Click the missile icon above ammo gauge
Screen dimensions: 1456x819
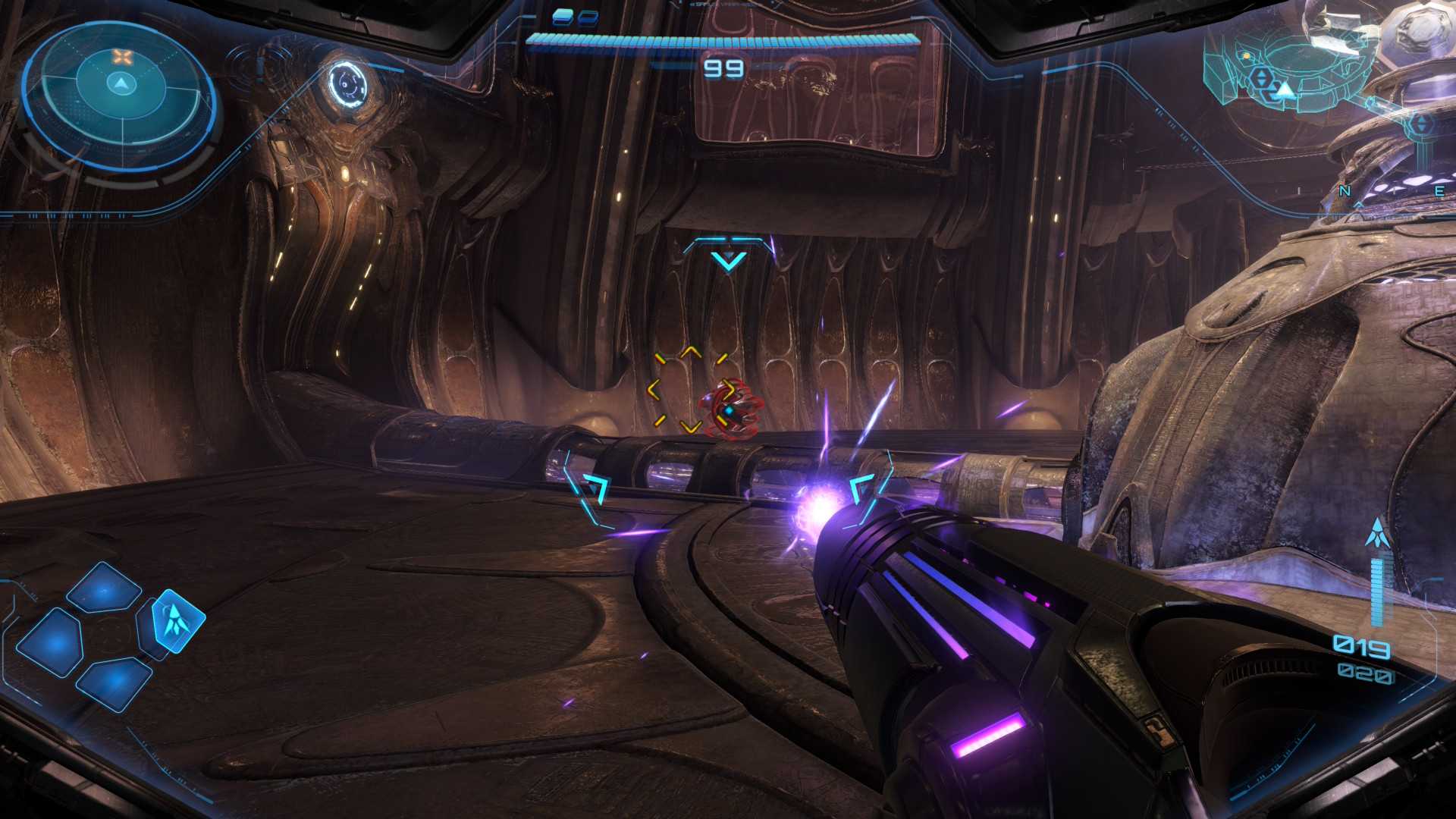click(x=1376, y=535)
